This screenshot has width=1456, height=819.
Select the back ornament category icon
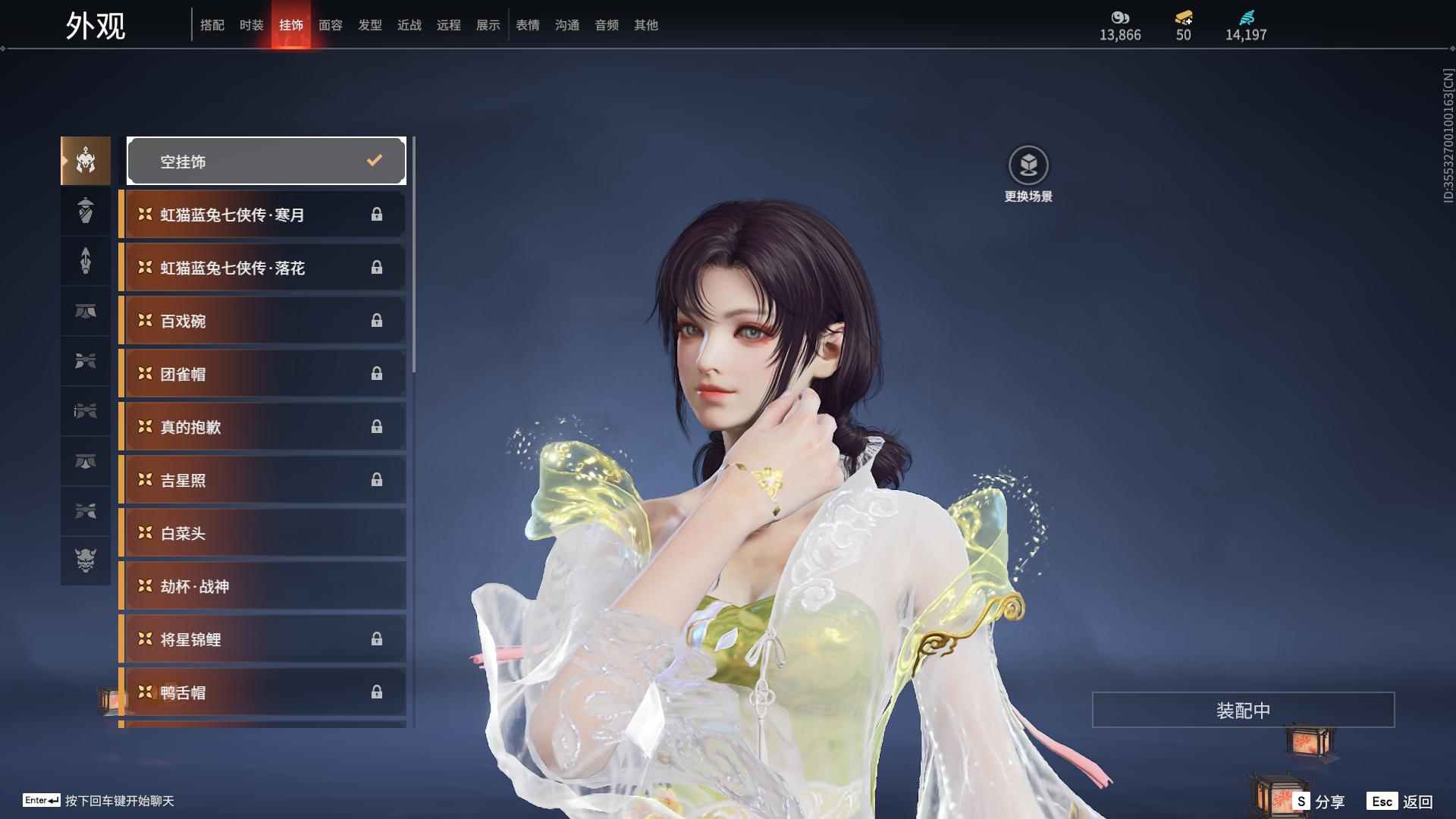pos(85,261)
